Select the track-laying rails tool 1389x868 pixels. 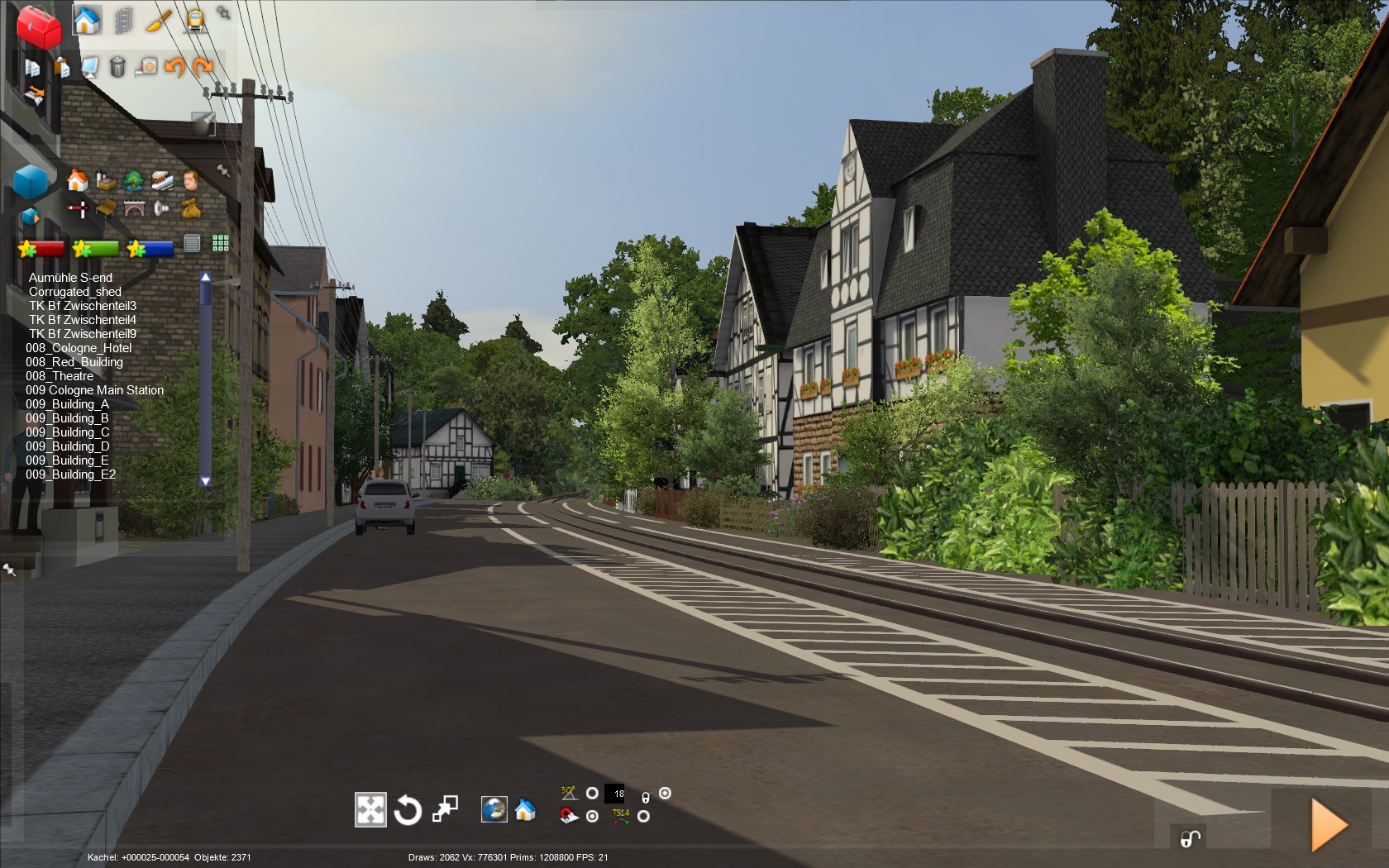tap(123, 20)
